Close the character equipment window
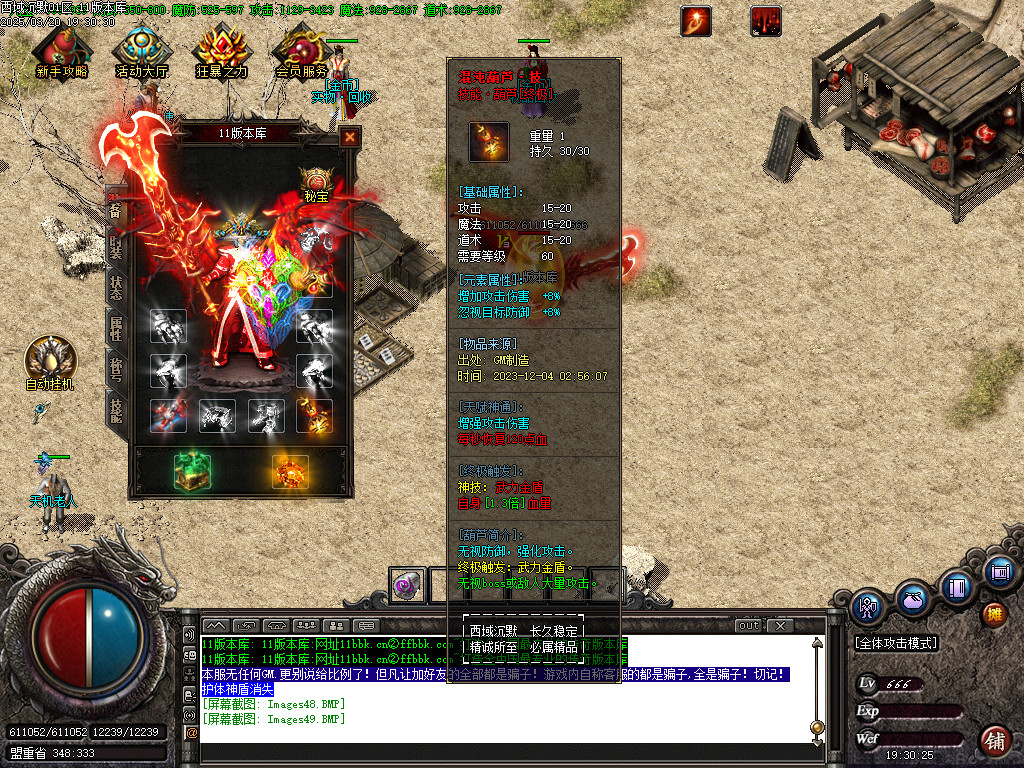The height and width of the screenshot is (768, 1024). [350, 138]
